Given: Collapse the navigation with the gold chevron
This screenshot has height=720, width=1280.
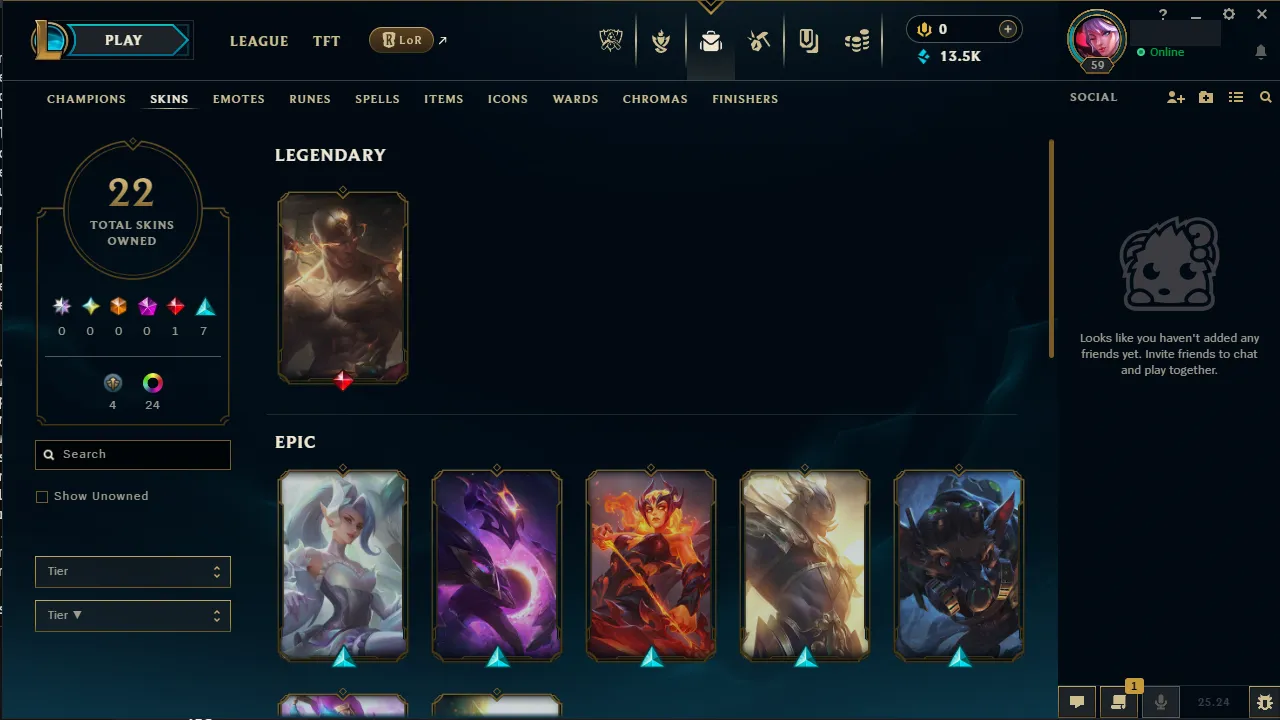Looking at the screenshot, I should (x=711, y=5).
